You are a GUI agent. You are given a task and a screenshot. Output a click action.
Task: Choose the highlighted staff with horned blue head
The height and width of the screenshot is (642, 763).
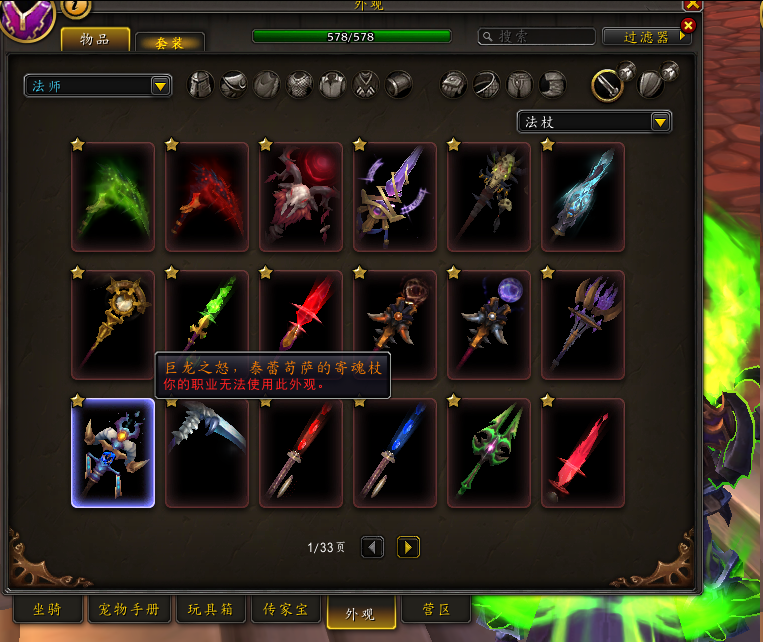[113, 453]
